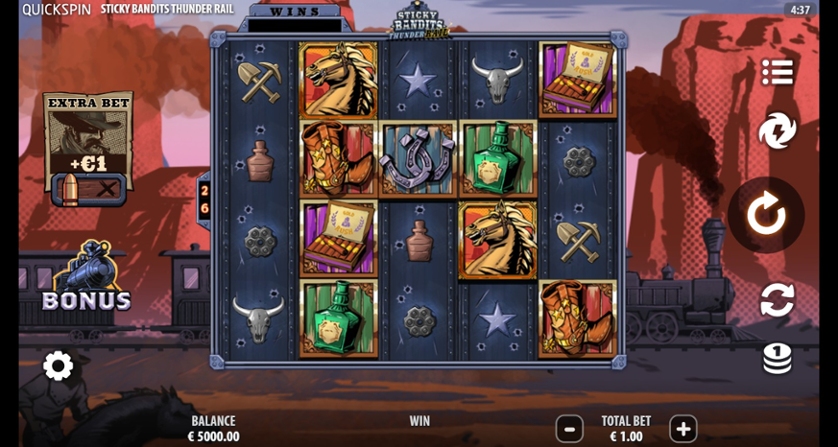838x447 pixels.
Task: Open the autoplay options
Action: pos(777,300)
